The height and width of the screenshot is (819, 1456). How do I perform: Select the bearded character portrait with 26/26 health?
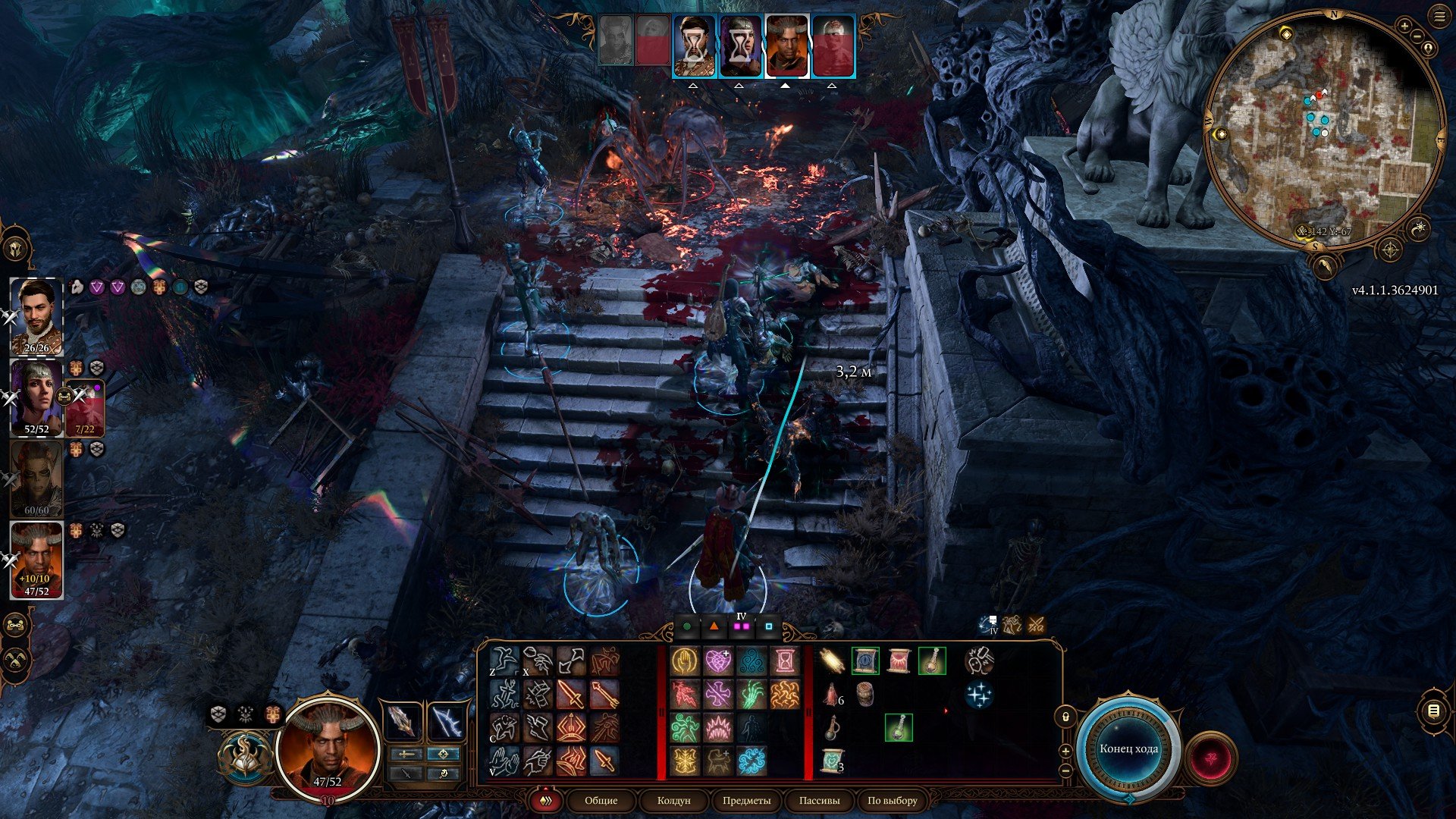tap(36, 316)
